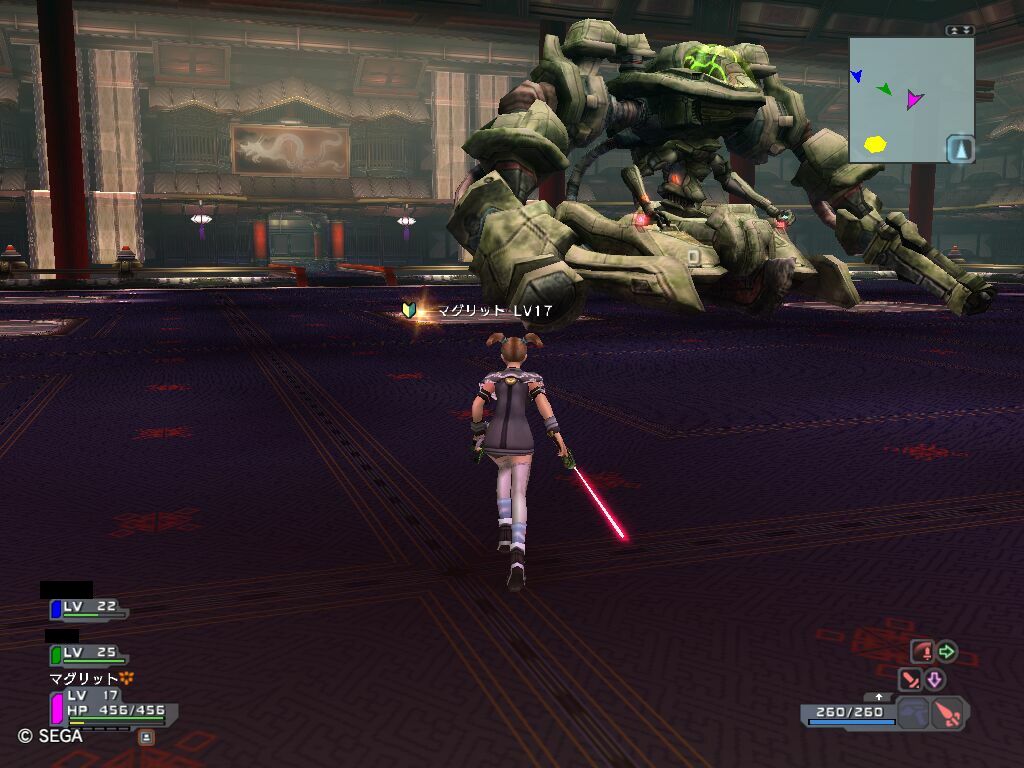Viewport: 1024px width, 768px height.
Task: Select the level 22 blue party member
Action: [x=88, y=608]
